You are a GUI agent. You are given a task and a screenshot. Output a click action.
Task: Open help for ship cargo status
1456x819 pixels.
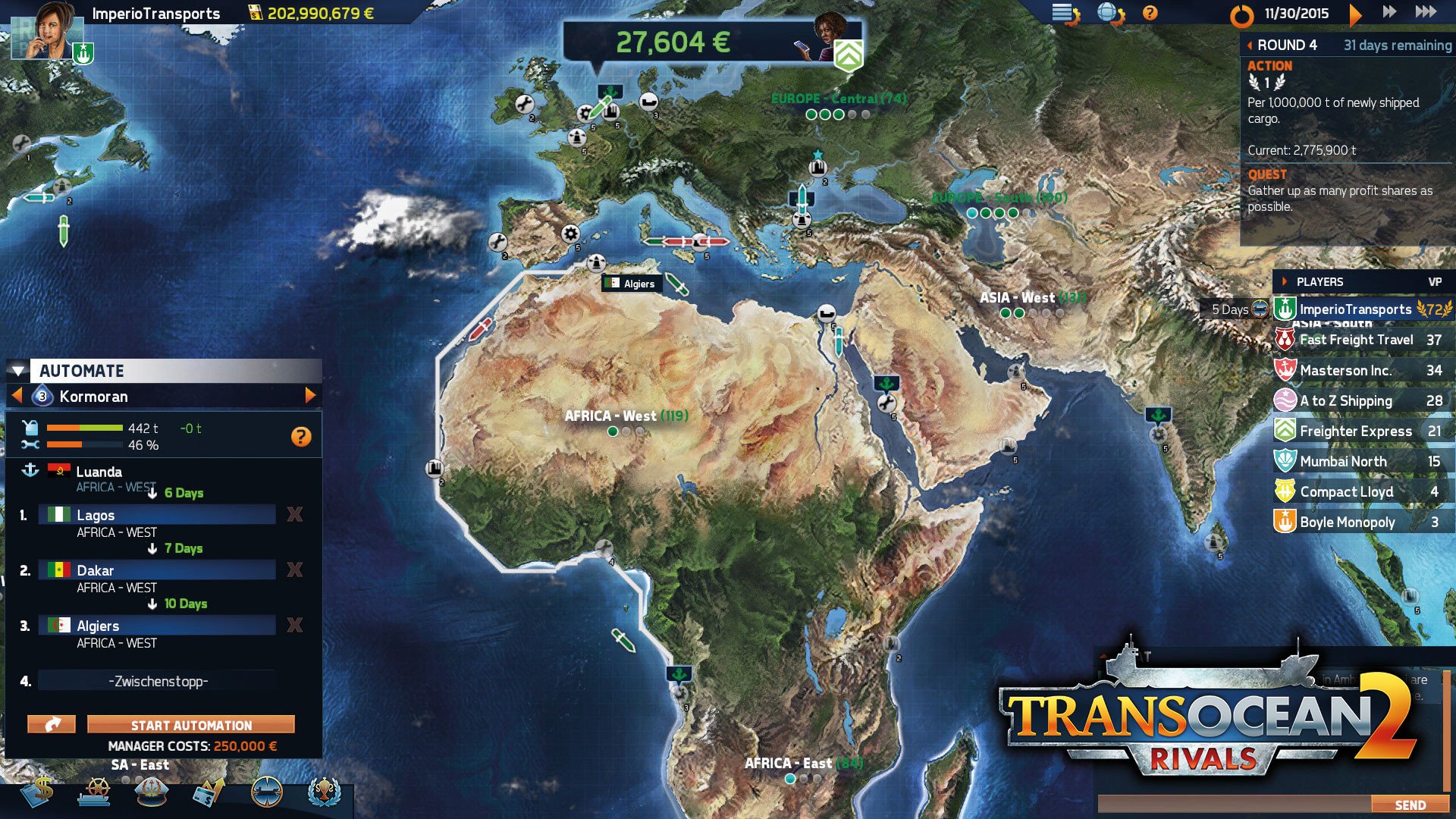tap(301, 436)
